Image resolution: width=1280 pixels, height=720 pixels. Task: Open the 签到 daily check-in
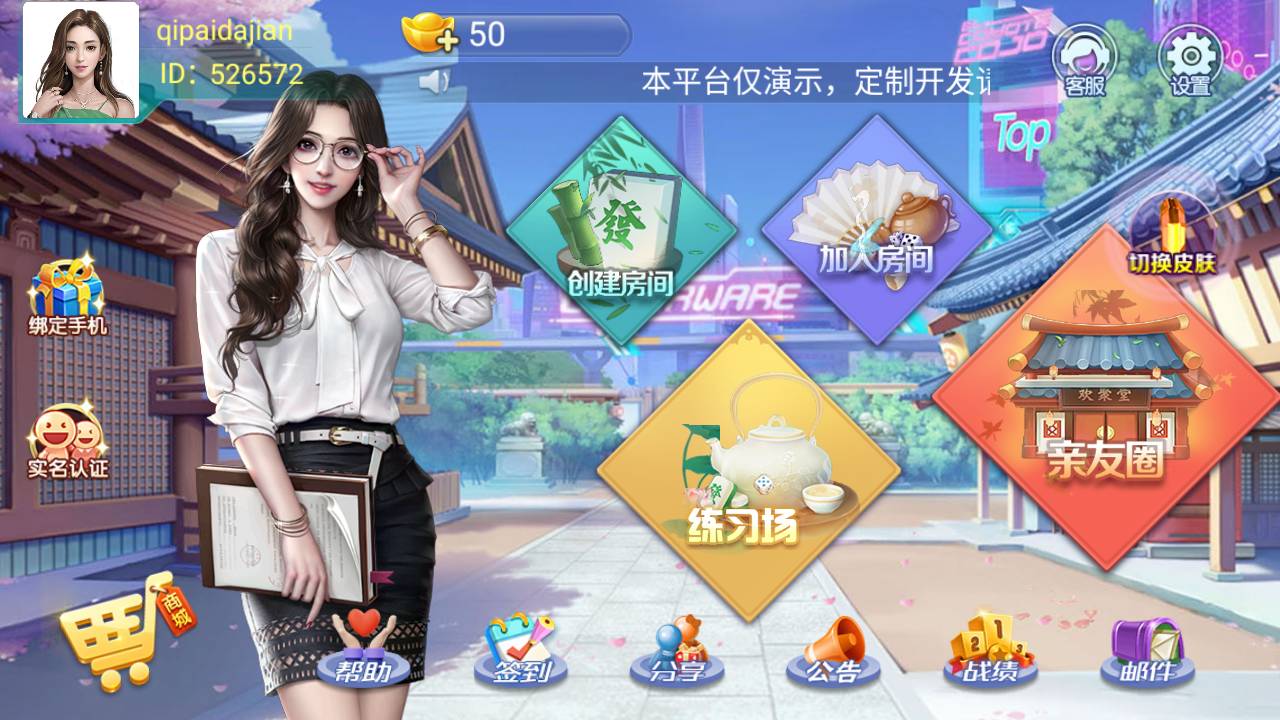[x=522, y=650]
